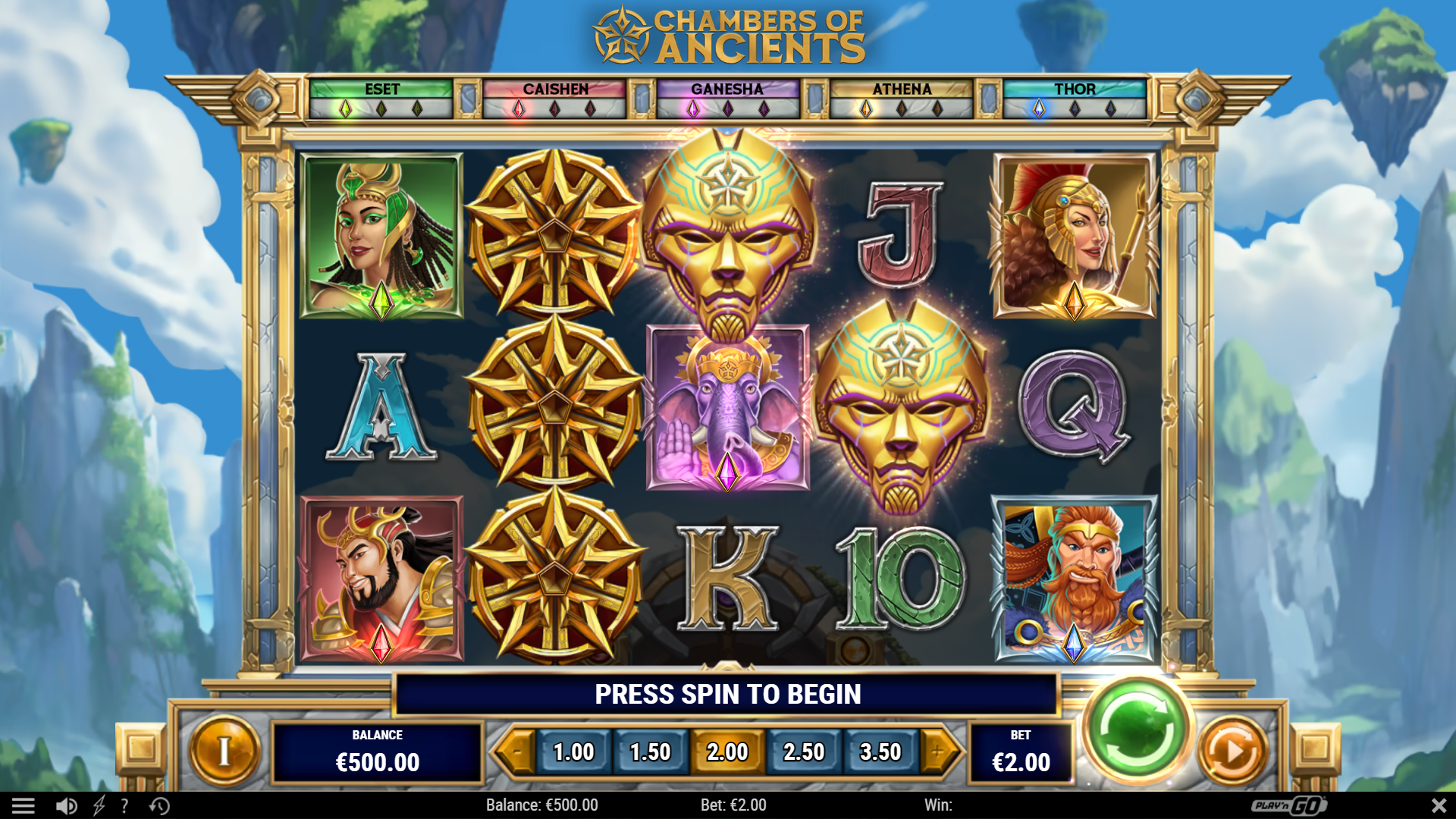Image resolution: width=1456 pixels, height=819 pixels.
Task: Set the bet to 3.50
Action: 880,752
